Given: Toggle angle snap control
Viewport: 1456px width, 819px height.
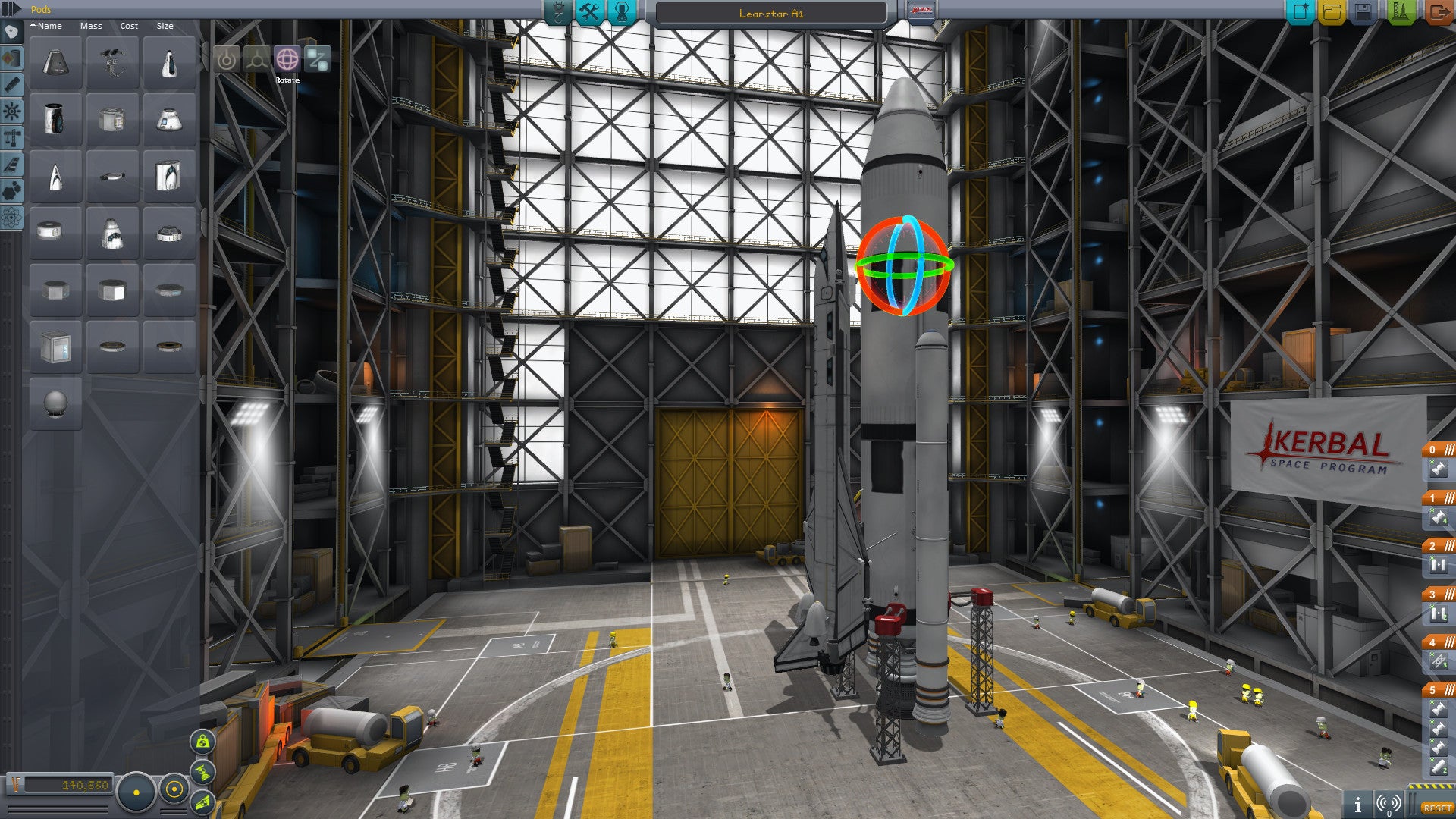Looking at the screenshot, I should [x=174, y=789].
